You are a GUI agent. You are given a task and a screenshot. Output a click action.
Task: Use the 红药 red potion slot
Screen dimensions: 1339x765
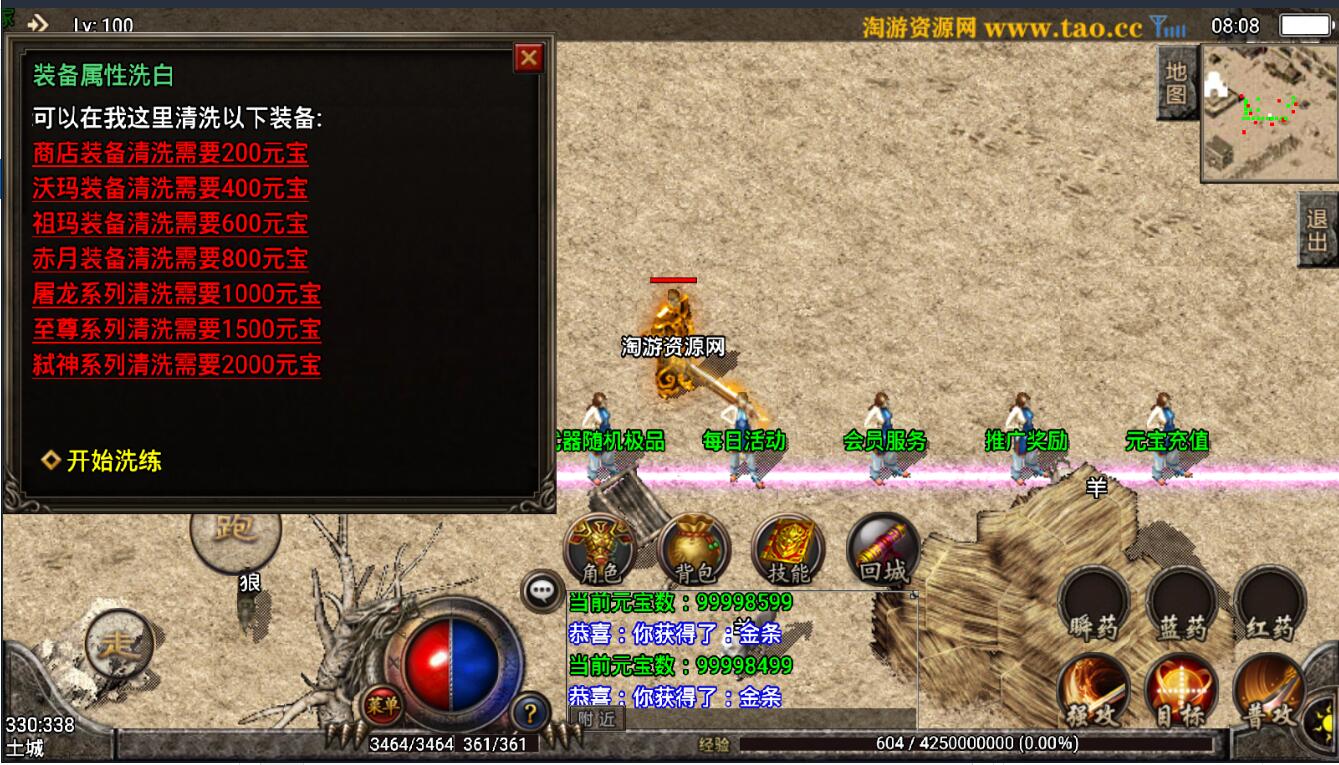click(x=1270, y=605)
